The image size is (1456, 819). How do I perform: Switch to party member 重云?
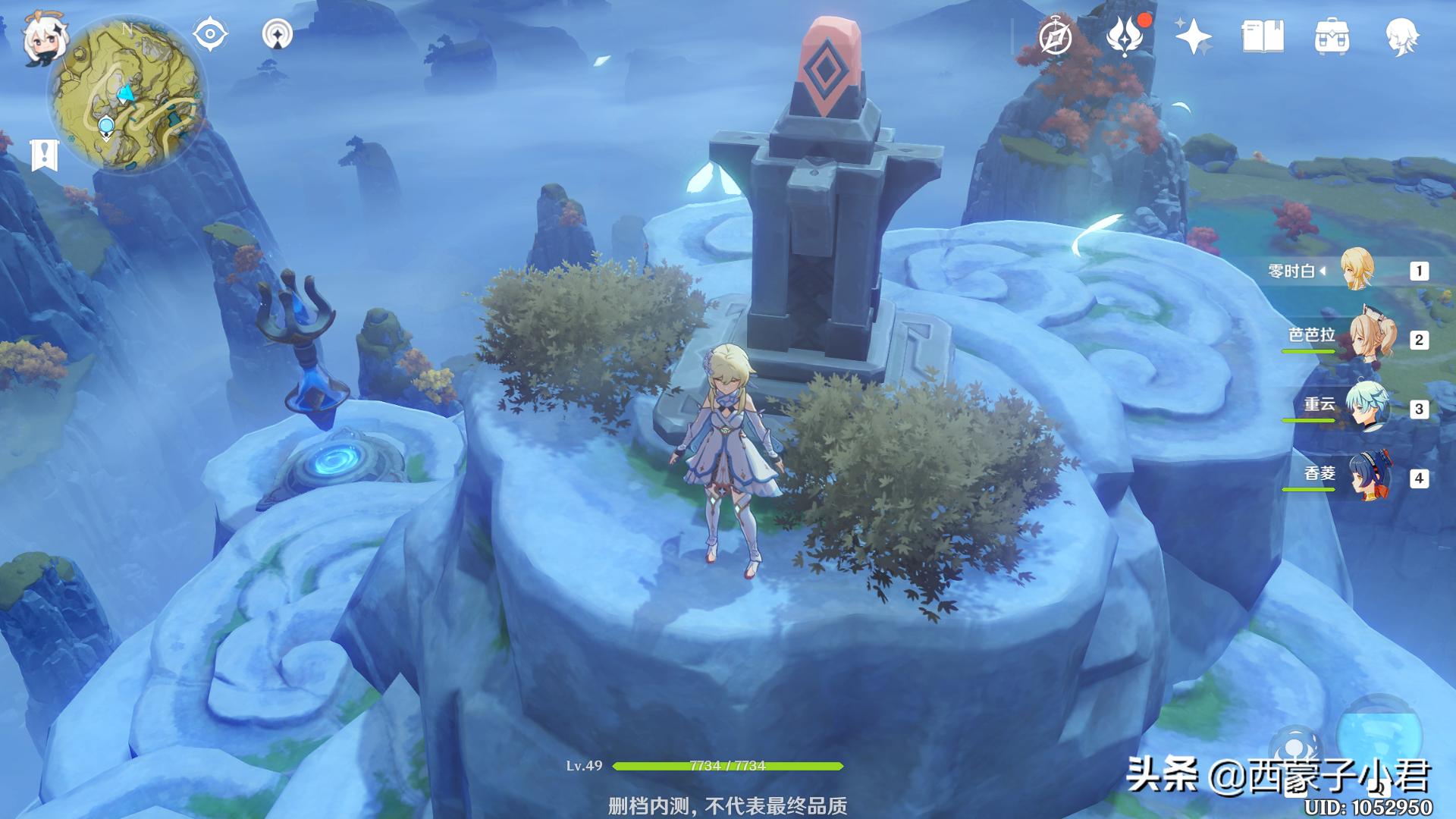coord(1367,408)
